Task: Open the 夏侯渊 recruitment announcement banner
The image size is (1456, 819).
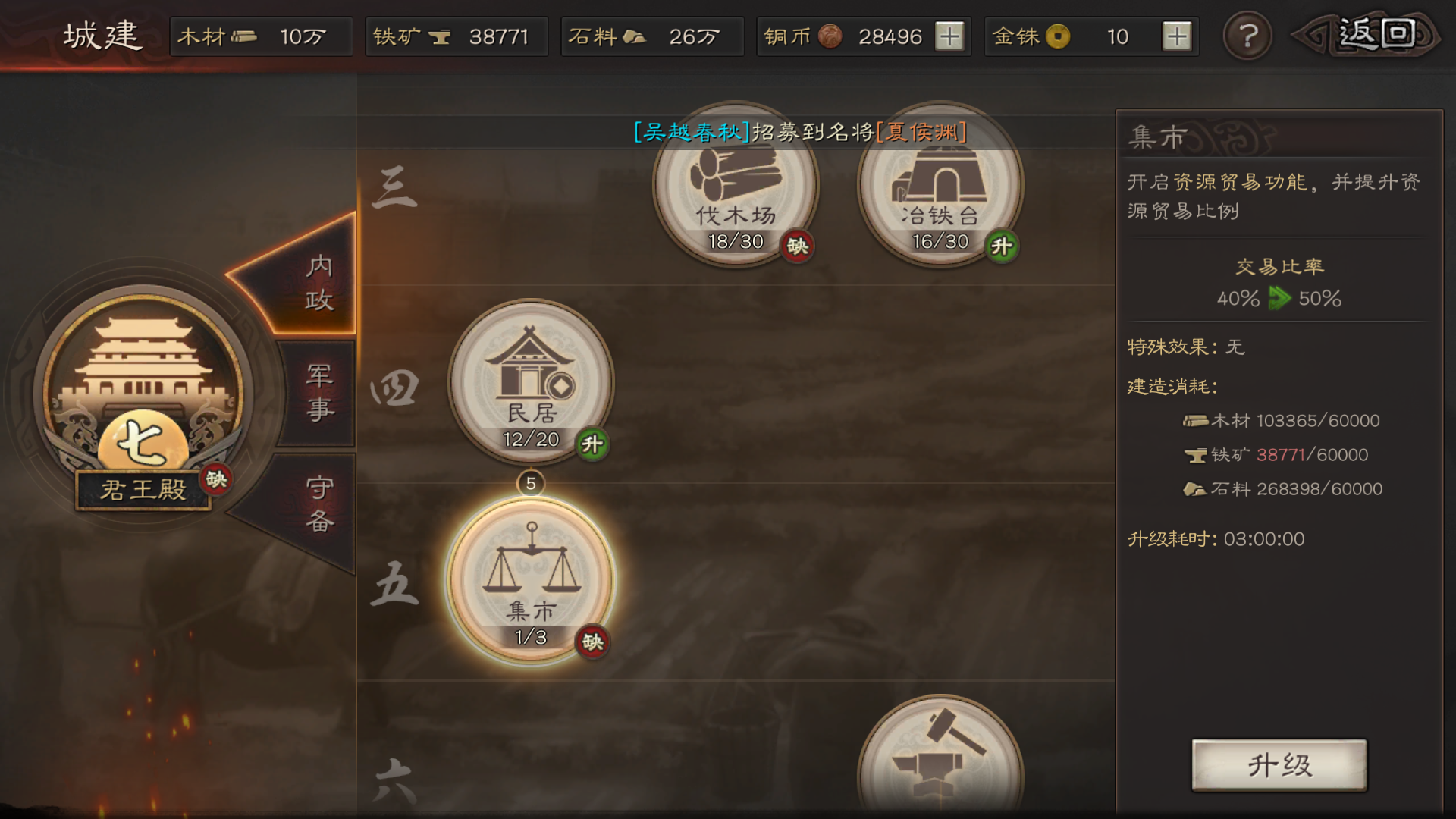Action: [800, 132]
